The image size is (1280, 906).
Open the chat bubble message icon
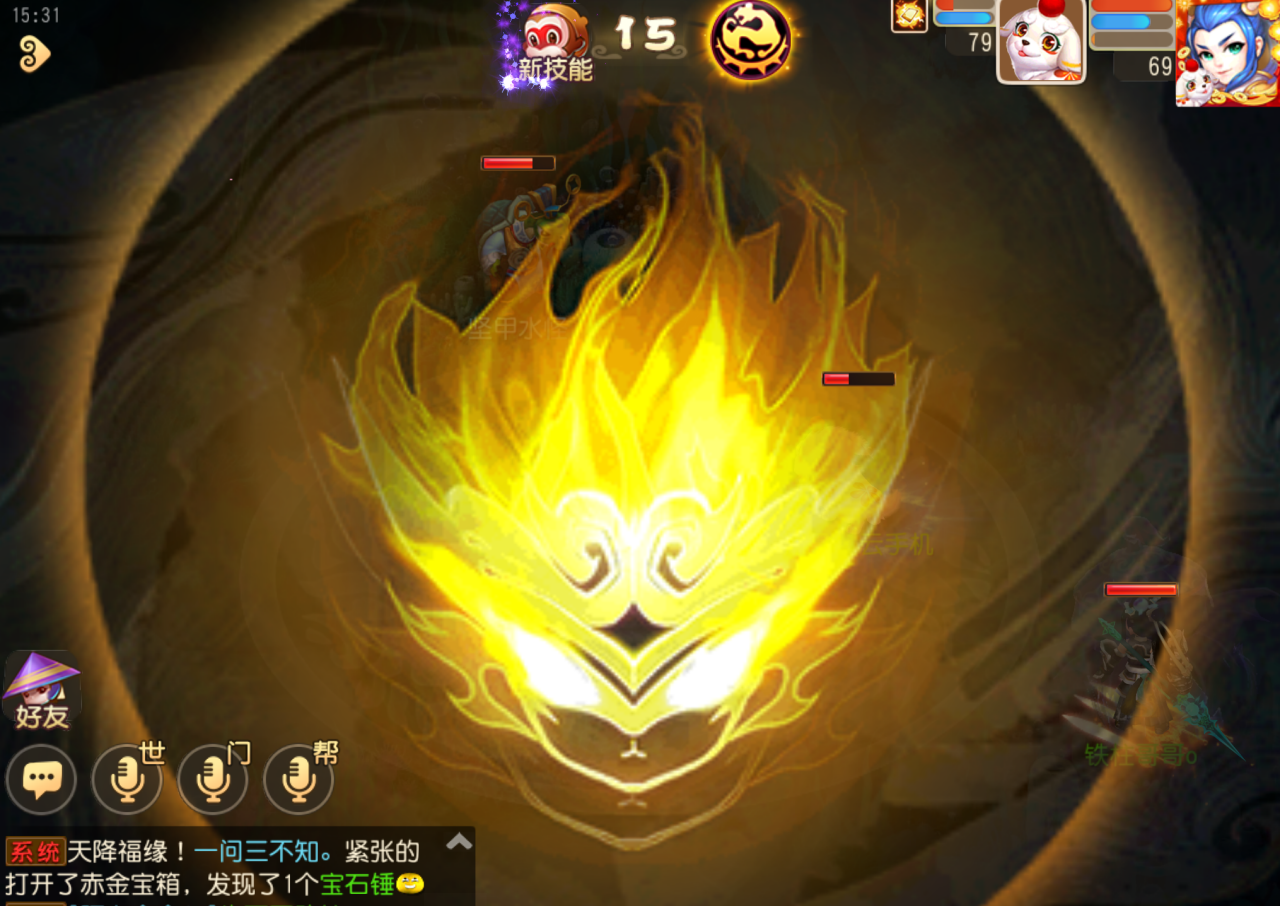(x=42, y=779)
